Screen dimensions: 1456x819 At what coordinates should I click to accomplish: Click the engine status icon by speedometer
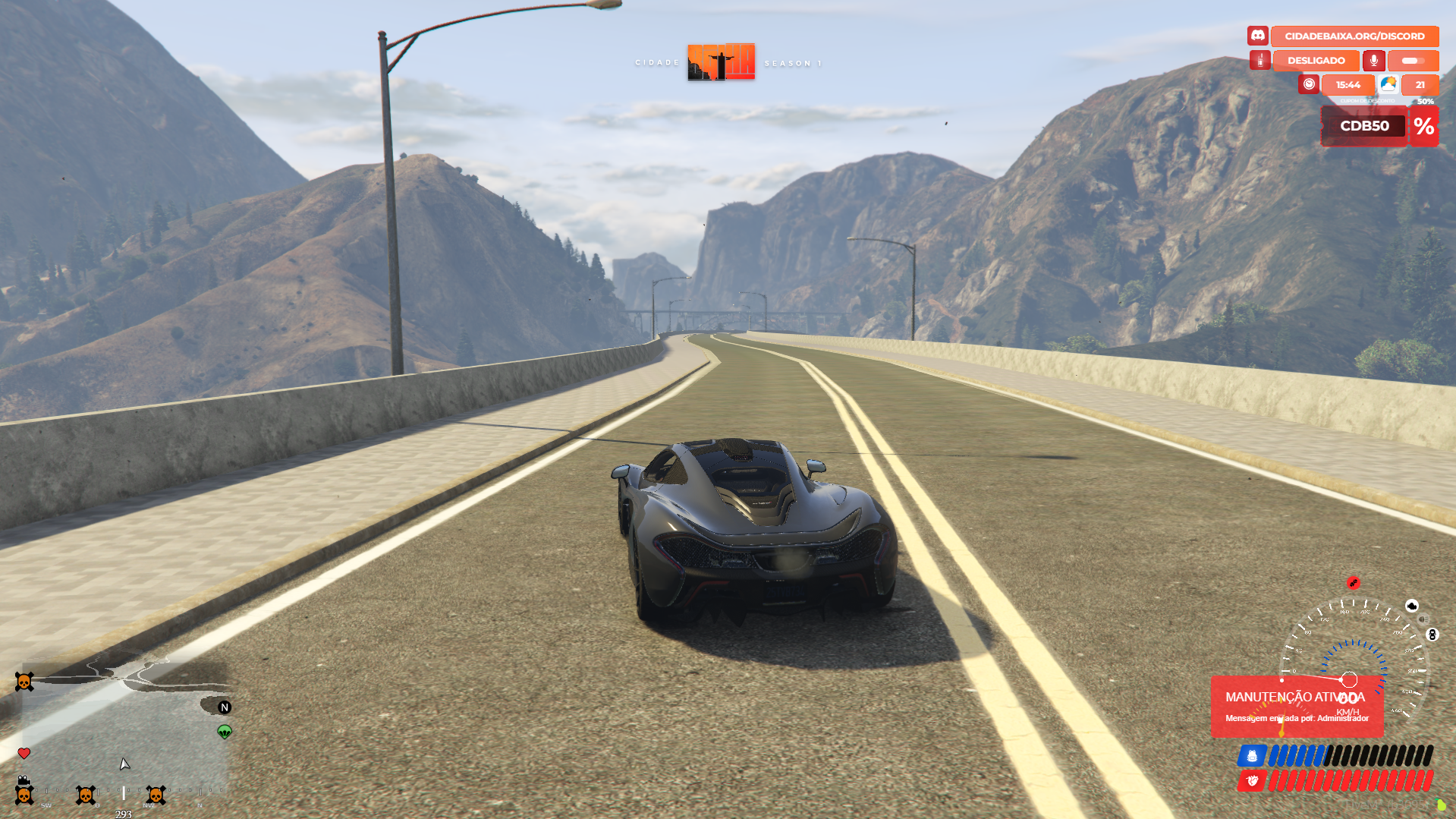point(1412,606)
